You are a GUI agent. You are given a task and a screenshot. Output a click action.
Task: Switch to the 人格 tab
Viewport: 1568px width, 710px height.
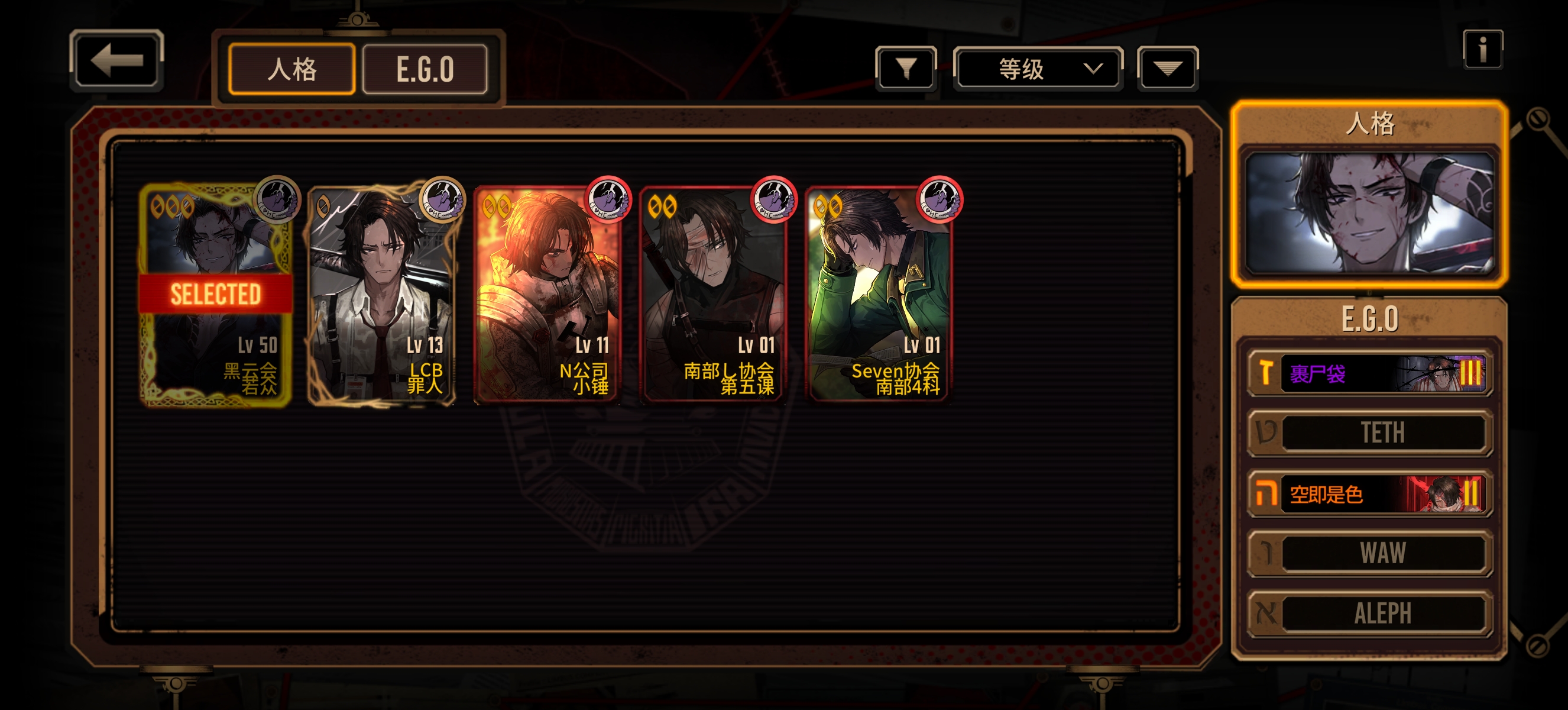point(291,69)
